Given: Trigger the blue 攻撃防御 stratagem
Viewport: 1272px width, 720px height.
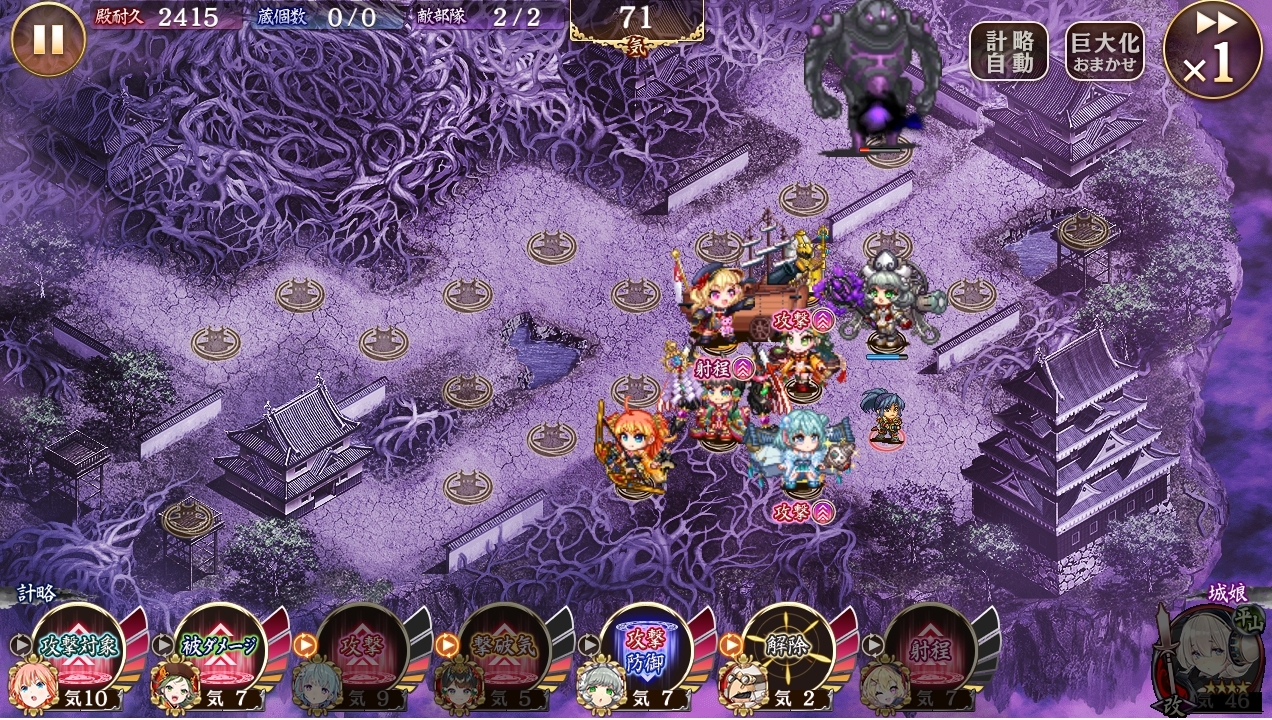Looking at the screenshot, I should pyautogui.click(x=646, y=646).
